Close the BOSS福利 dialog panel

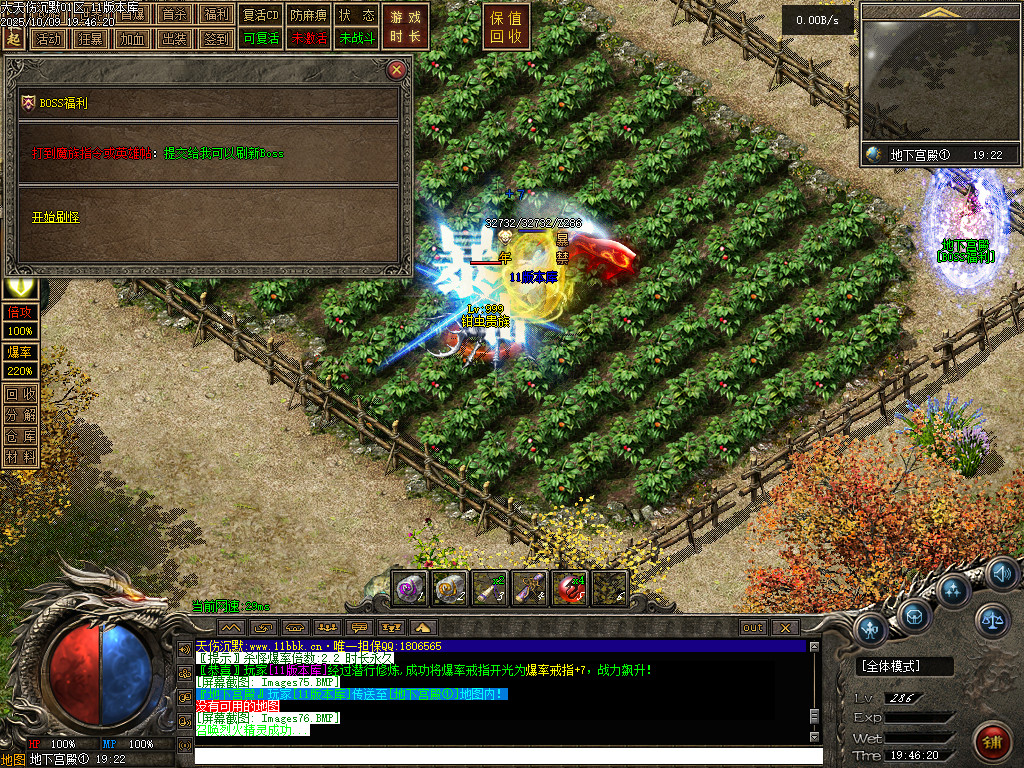[397, 70]
